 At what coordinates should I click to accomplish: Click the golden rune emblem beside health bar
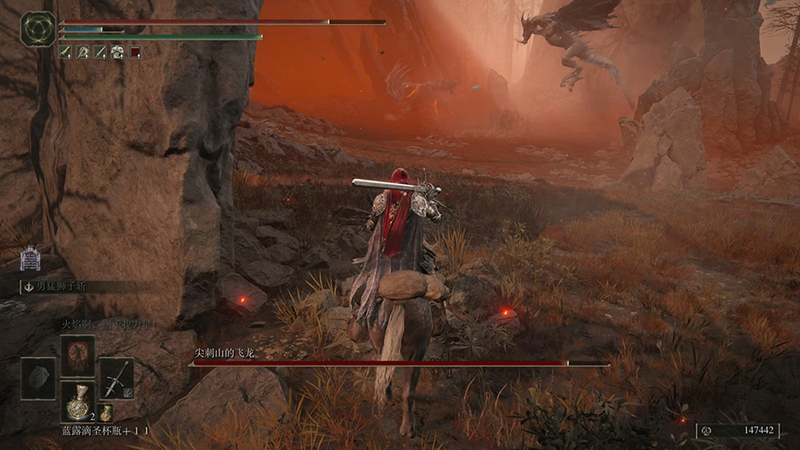38,28
